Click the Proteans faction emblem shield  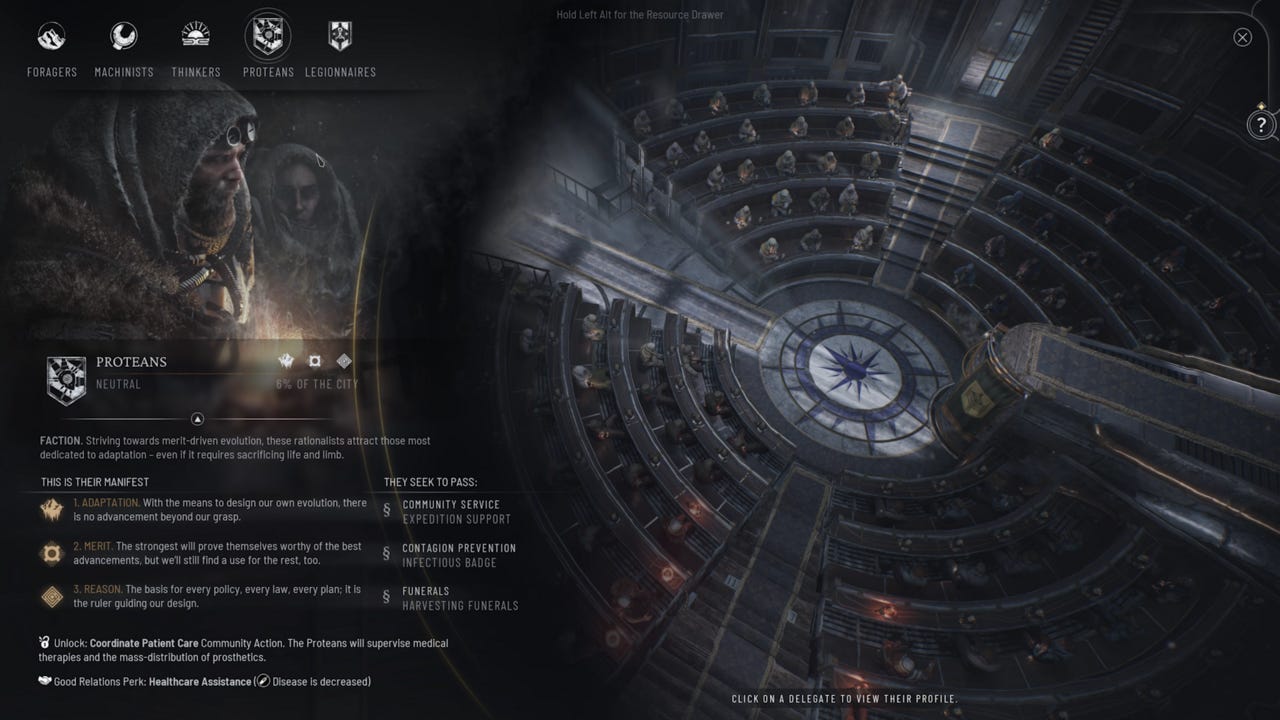66,378
